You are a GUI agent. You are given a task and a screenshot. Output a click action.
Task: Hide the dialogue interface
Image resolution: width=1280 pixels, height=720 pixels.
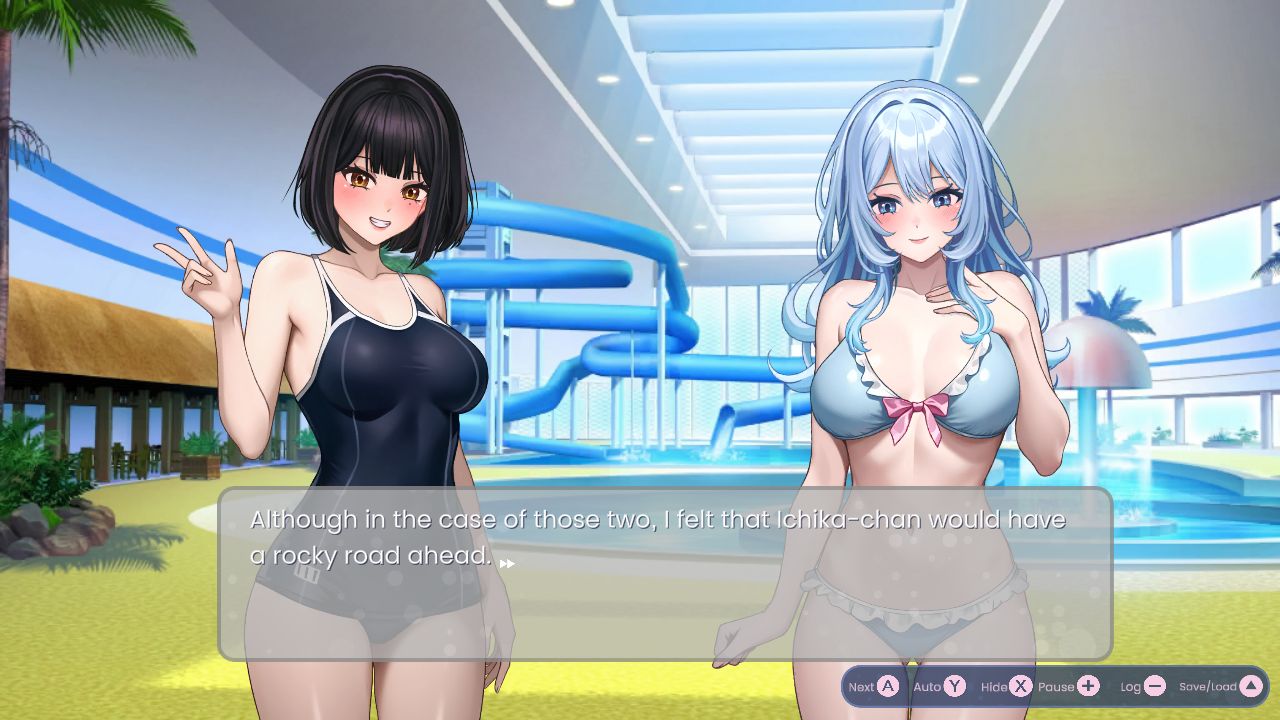tap(1007, 686)
